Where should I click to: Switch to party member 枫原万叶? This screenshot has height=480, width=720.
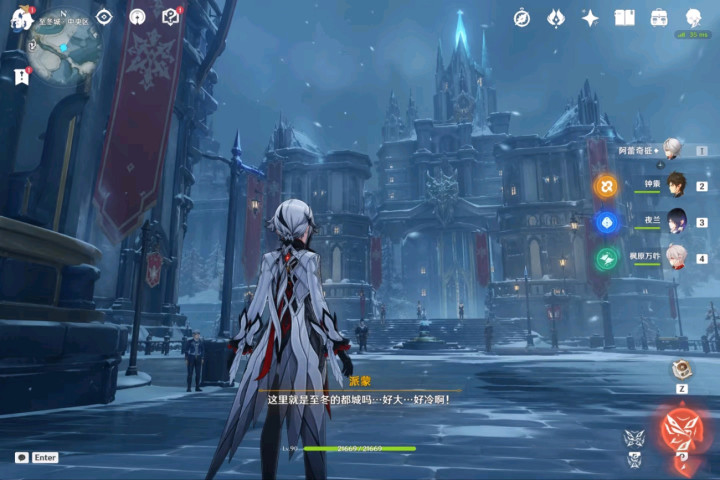click(676, 258)
